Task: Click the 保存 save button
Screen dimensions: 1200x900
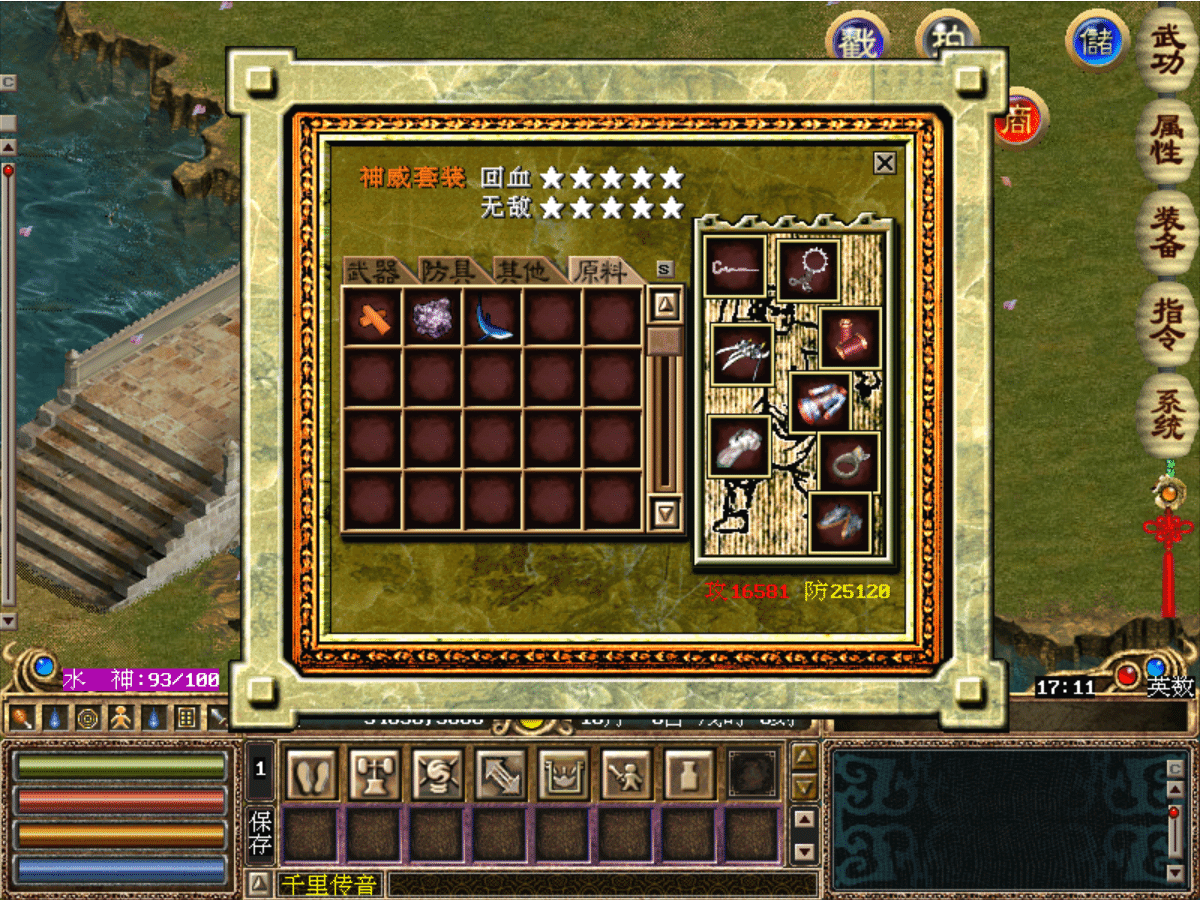Action: [x=260, y=834]
